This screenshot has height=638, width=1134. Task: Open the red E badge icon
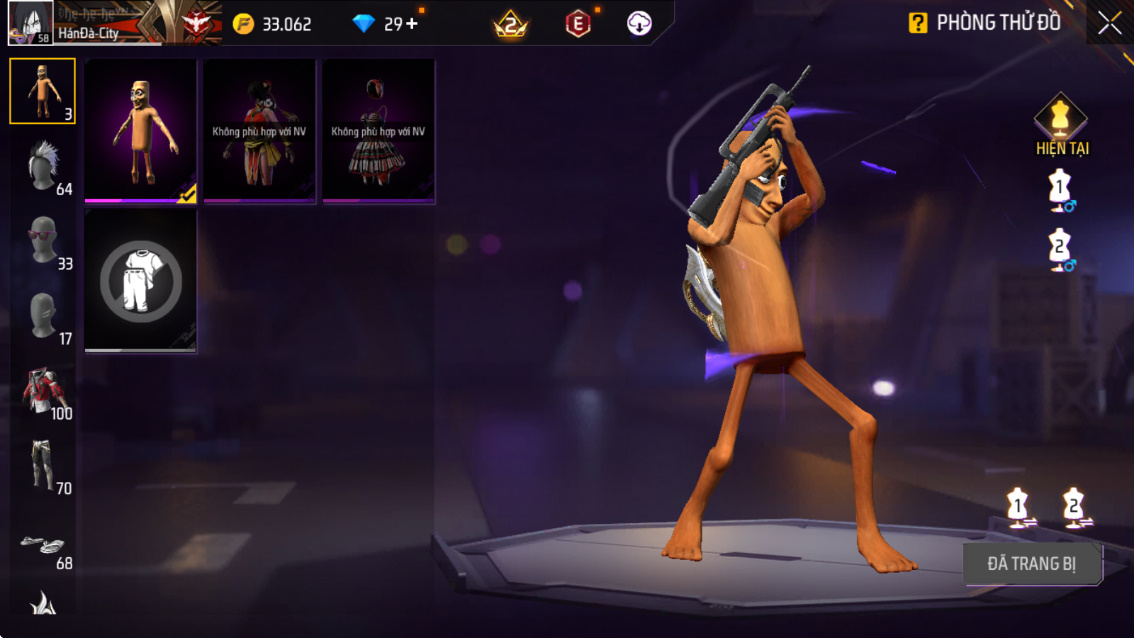coord(578,24)
